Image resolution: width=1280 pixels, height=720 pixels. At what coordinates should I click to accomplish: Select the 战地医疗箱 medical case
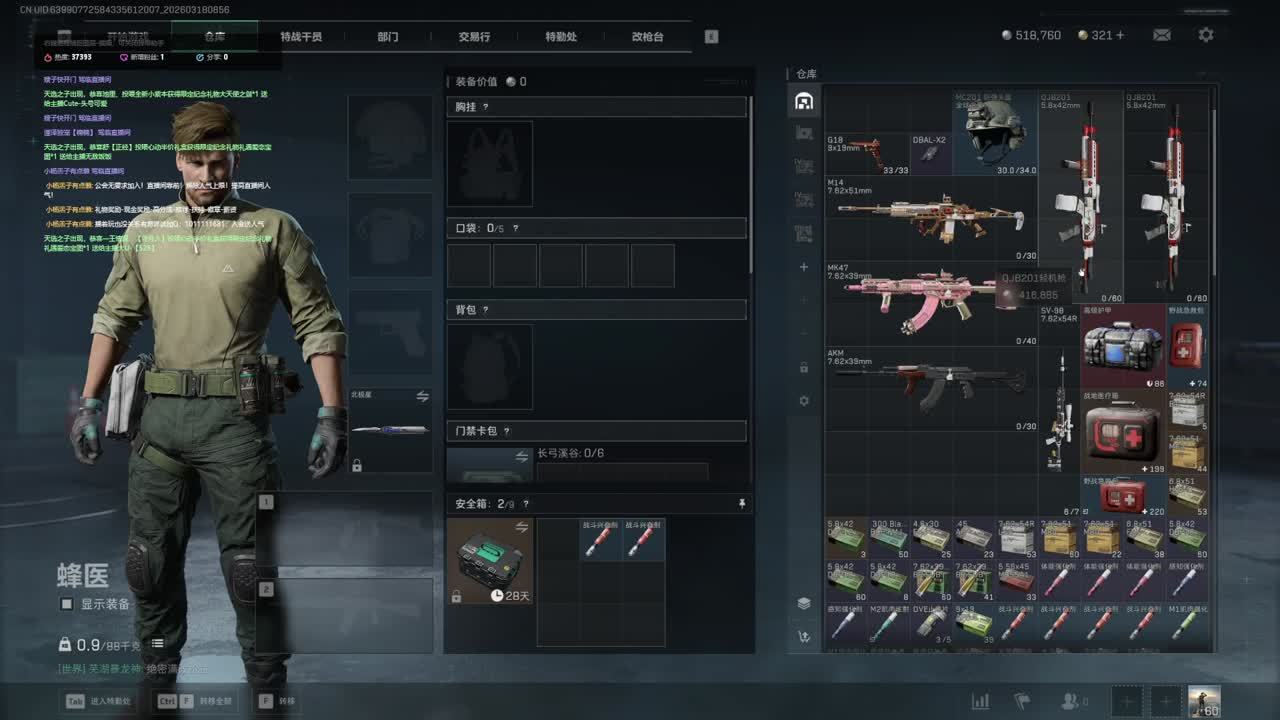point(1123,432)
